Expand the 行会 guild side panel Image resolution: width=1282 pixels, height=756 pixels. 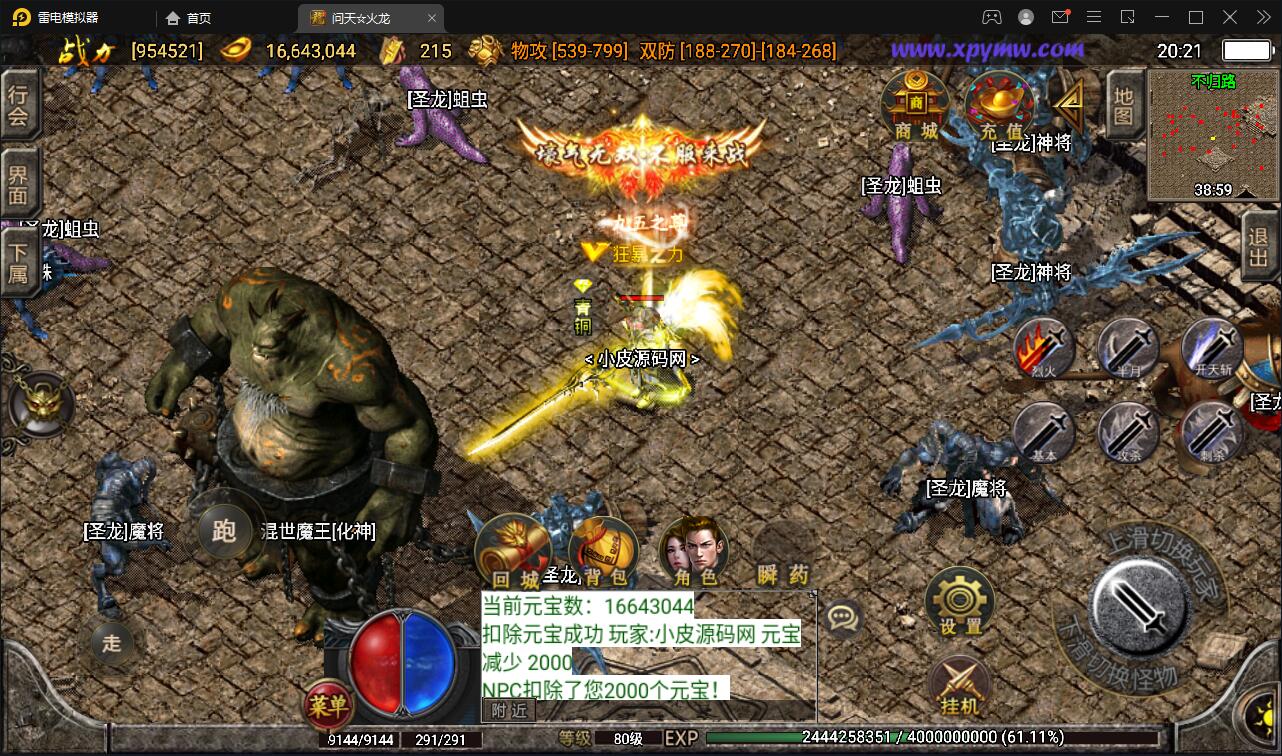pos(19,105)
